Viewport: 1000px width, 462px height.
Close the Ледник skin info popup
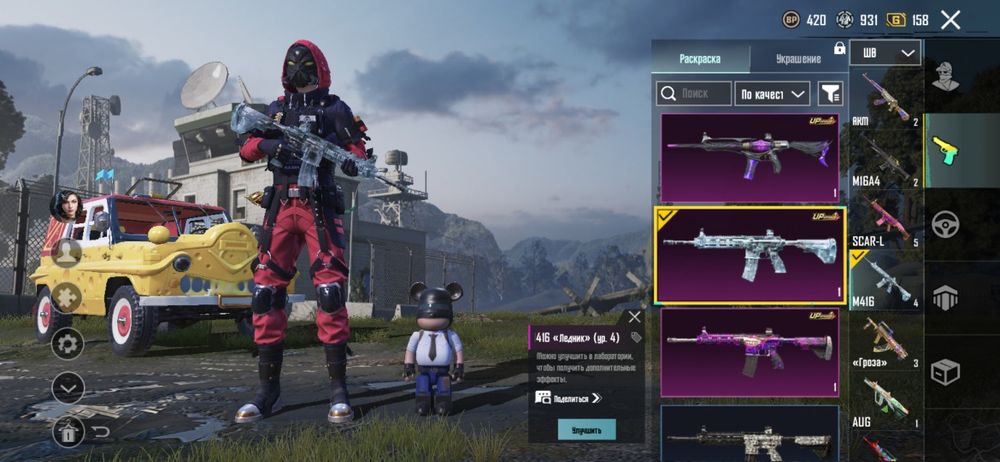click(634, 317)
